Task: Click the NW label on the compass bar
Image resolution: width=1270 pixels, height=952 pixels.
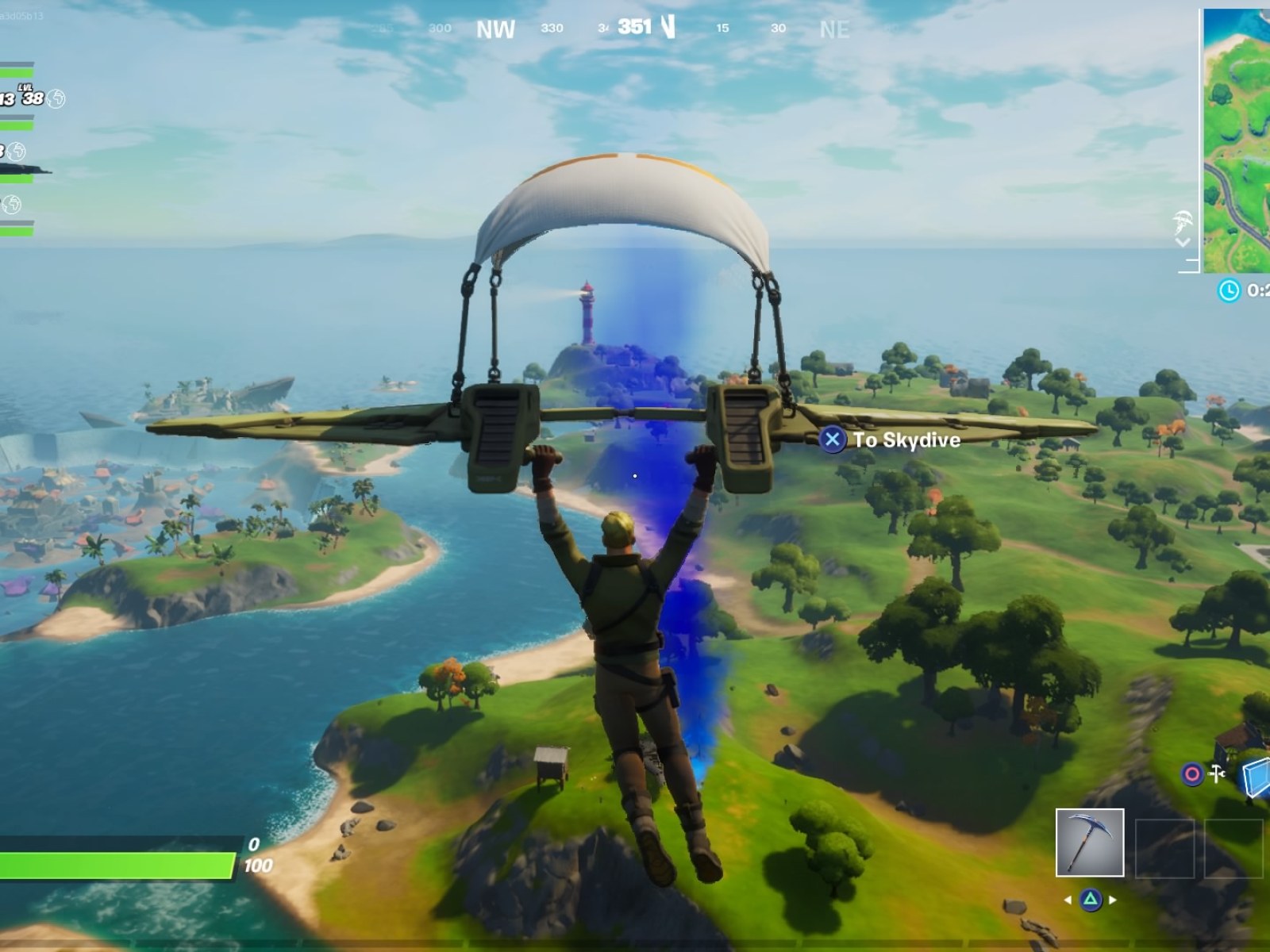Action: pyautogui.click(x=495, y=29)
